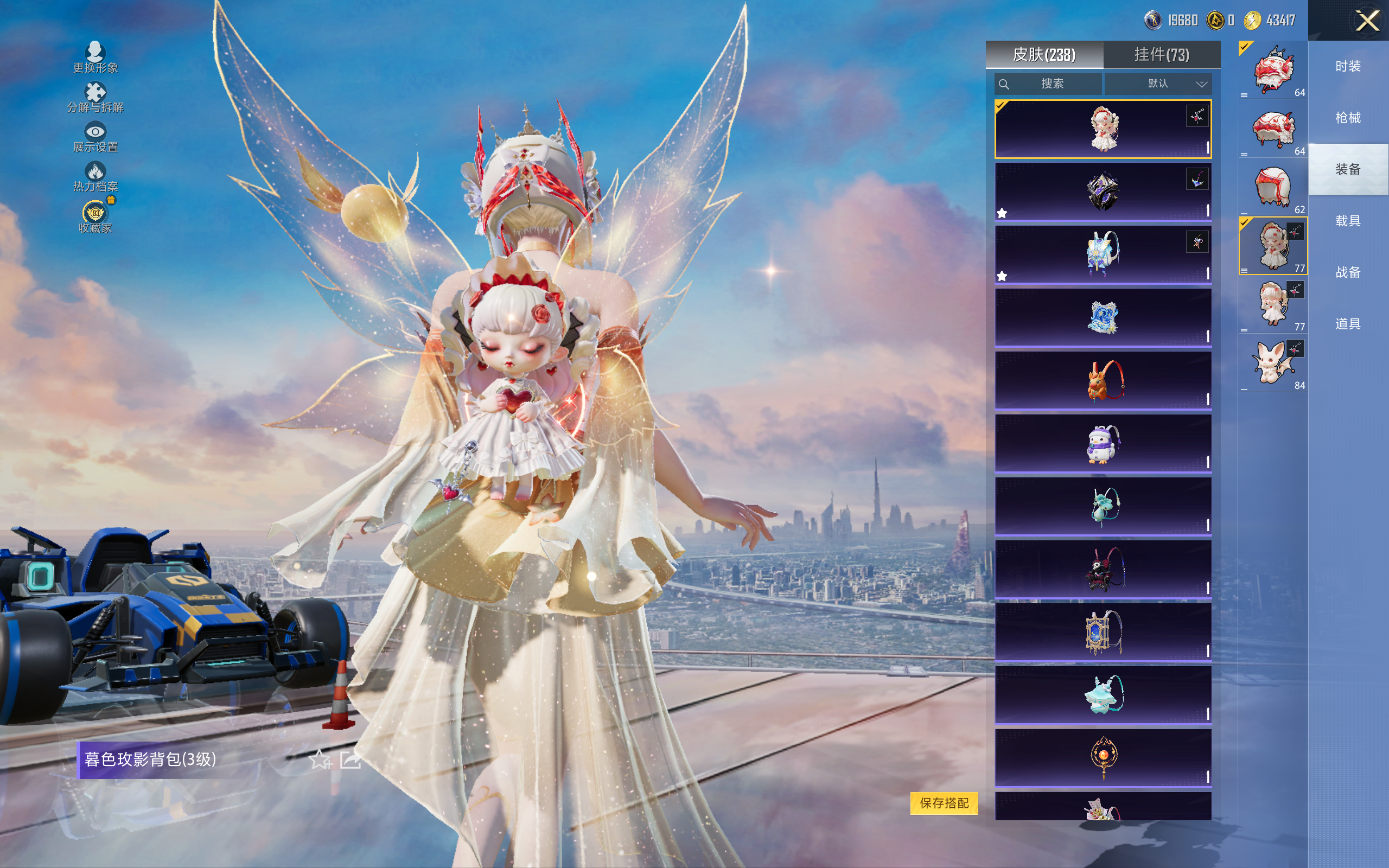
Task: Open the 热力档案 flame icon
Action: (x=95, y=176)
